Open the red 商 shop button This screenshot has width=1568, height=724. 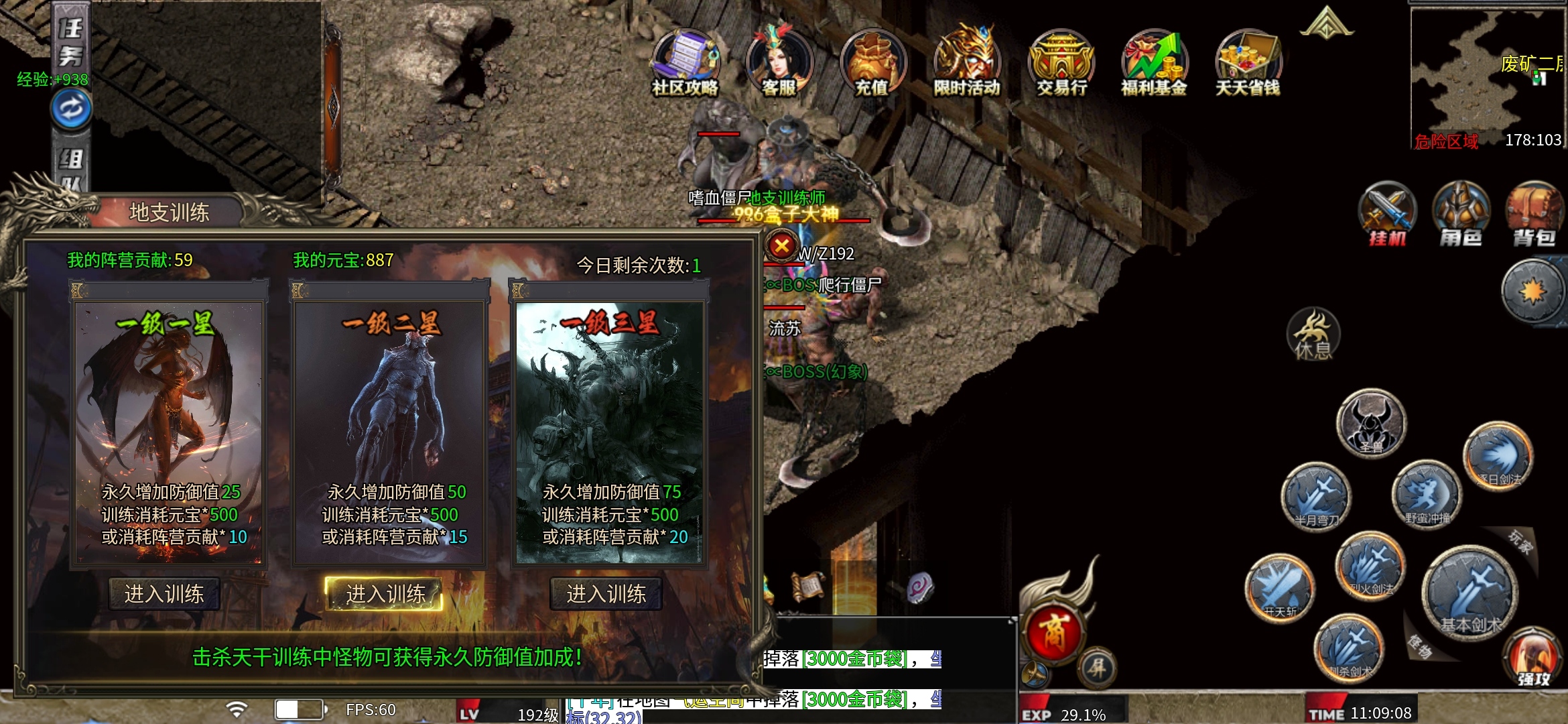[x=1053, y=633]
